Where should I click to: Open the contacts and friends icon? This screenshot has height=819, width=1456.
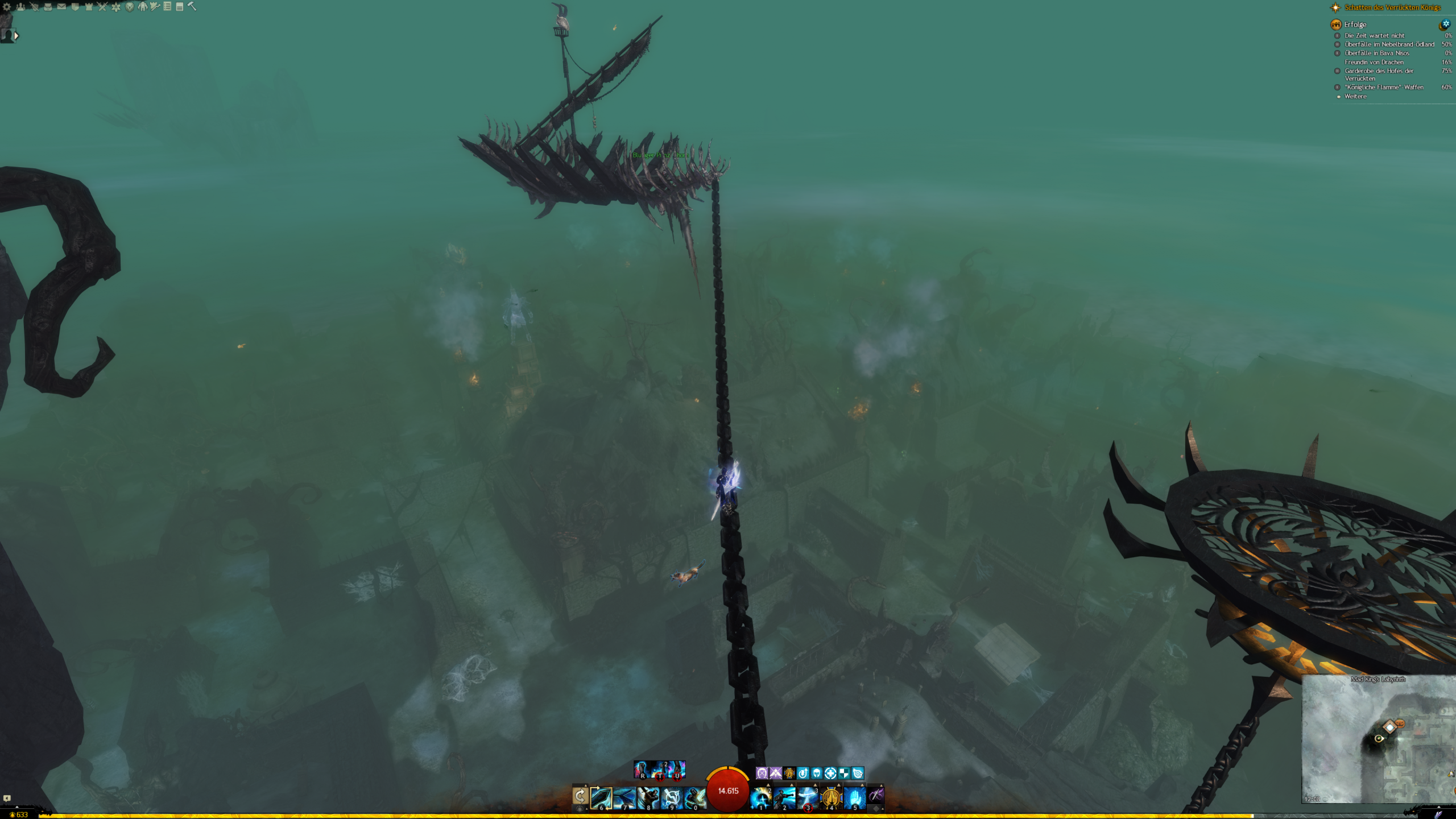tap(20, 7)
